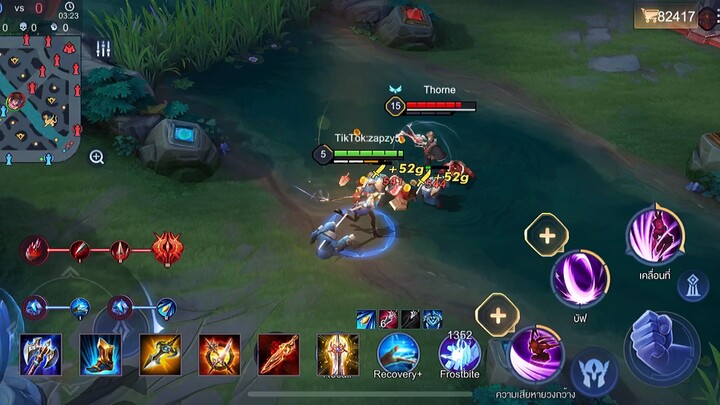Select the red blade item slot

(278, 355)
